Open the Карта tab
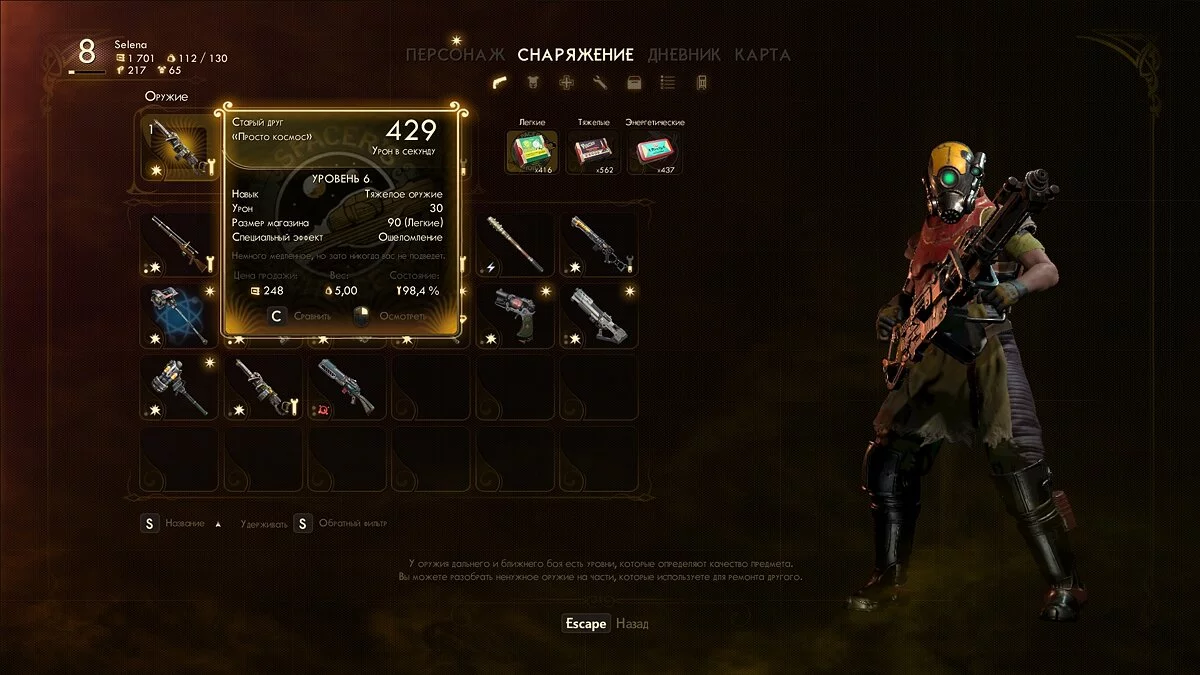This screenshot has width=1200, height=675. 762,55
